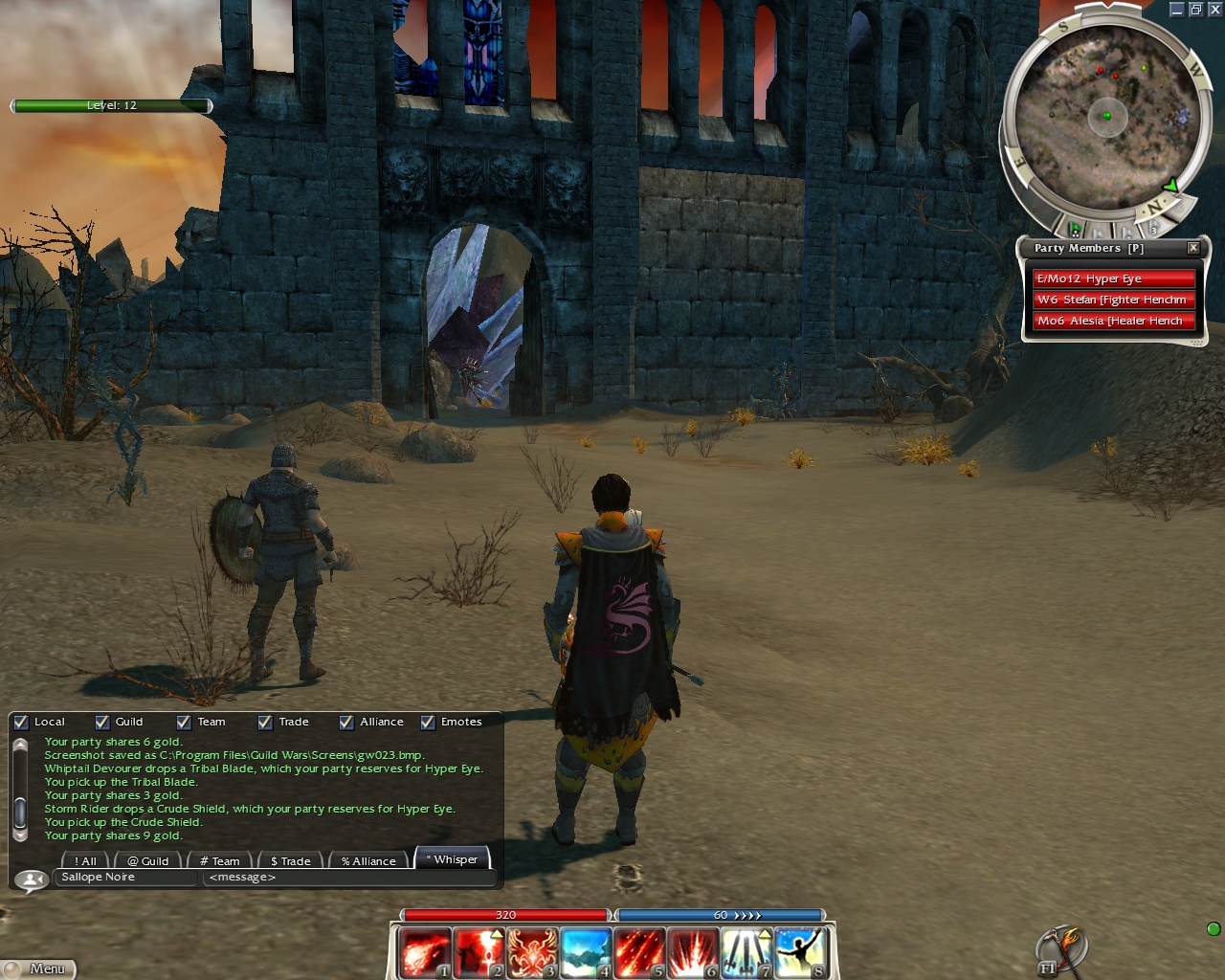Viewport: 1225px width, 980px height.
Task: Click the chat message input field
Action: coord(348,878)
